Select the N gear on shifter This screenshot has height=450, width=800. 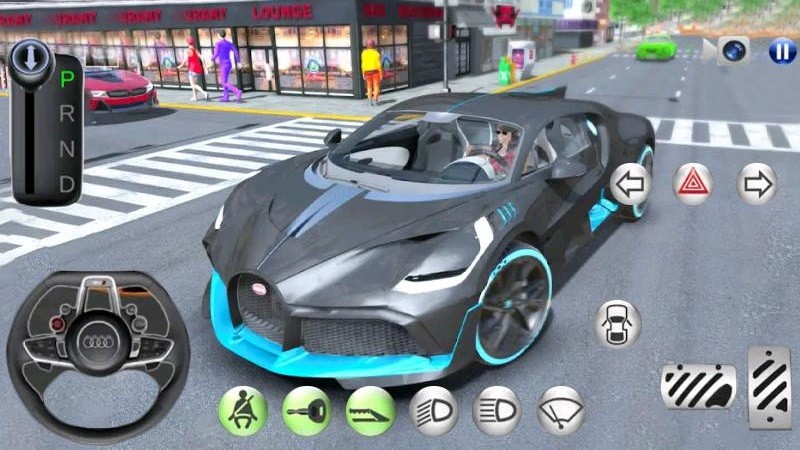point(67,149)
